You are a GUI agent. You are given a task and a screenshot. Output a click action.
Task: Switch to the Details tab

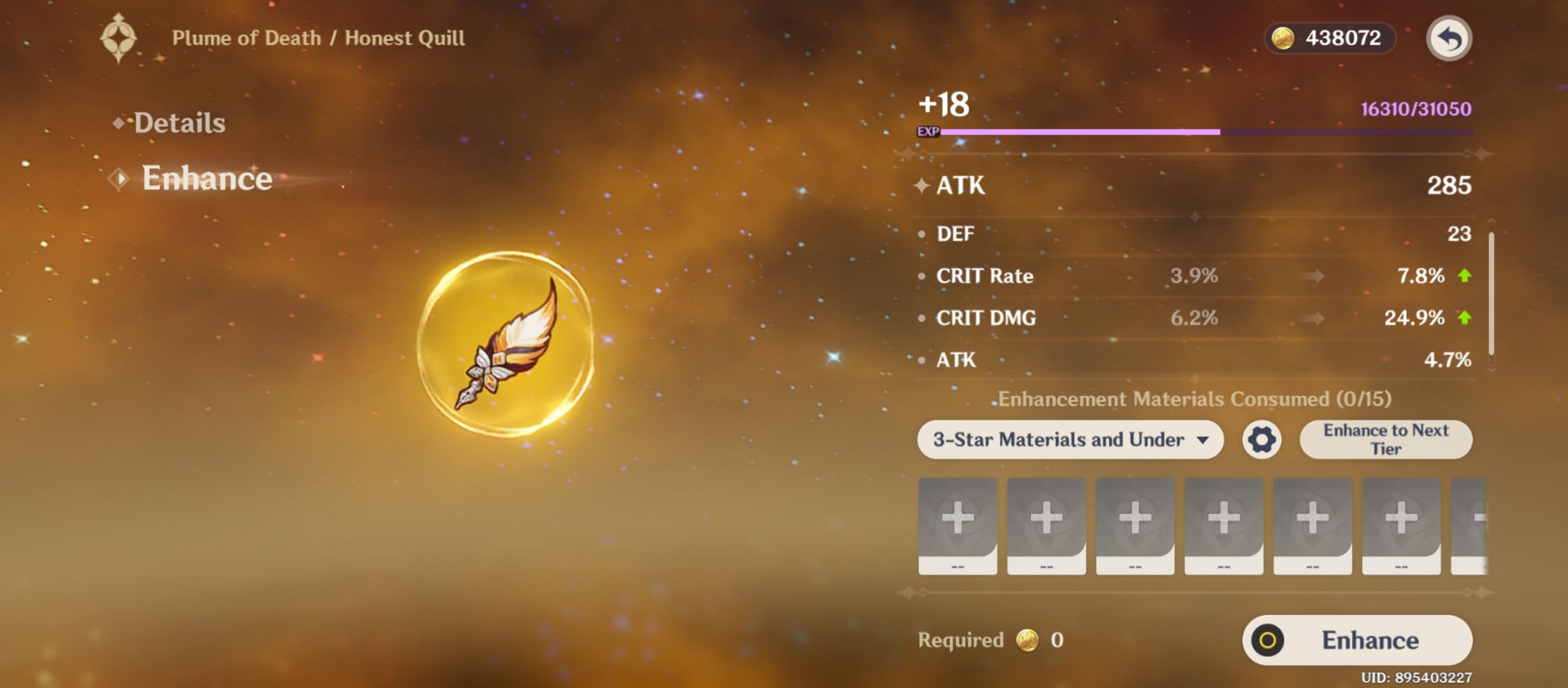point(179,123)
